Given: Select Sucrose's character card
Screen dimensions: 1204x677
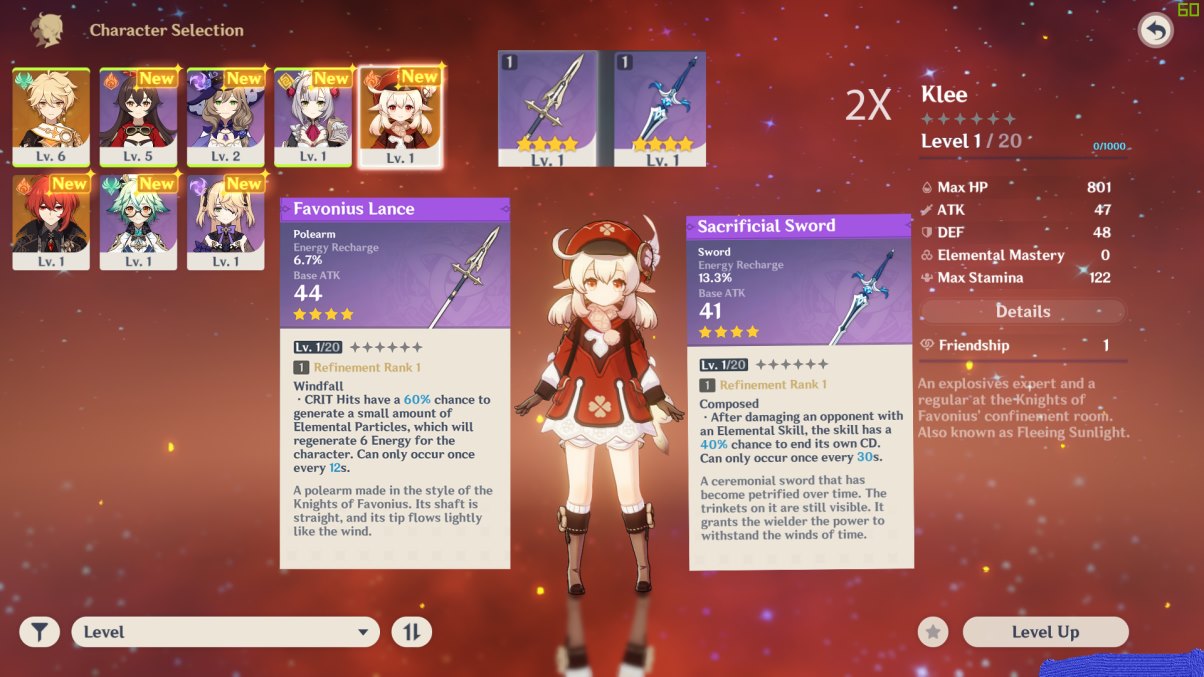Looking at the screenshot, I should point(138,220).
